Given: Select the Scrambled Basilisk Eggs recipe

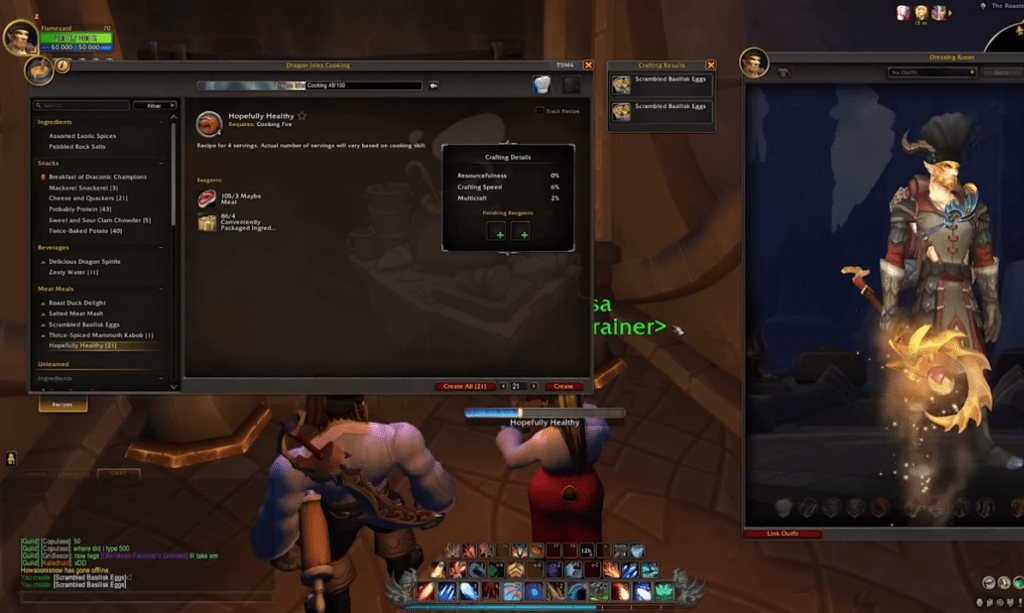Looking at the screenshot, I should 84,324.
